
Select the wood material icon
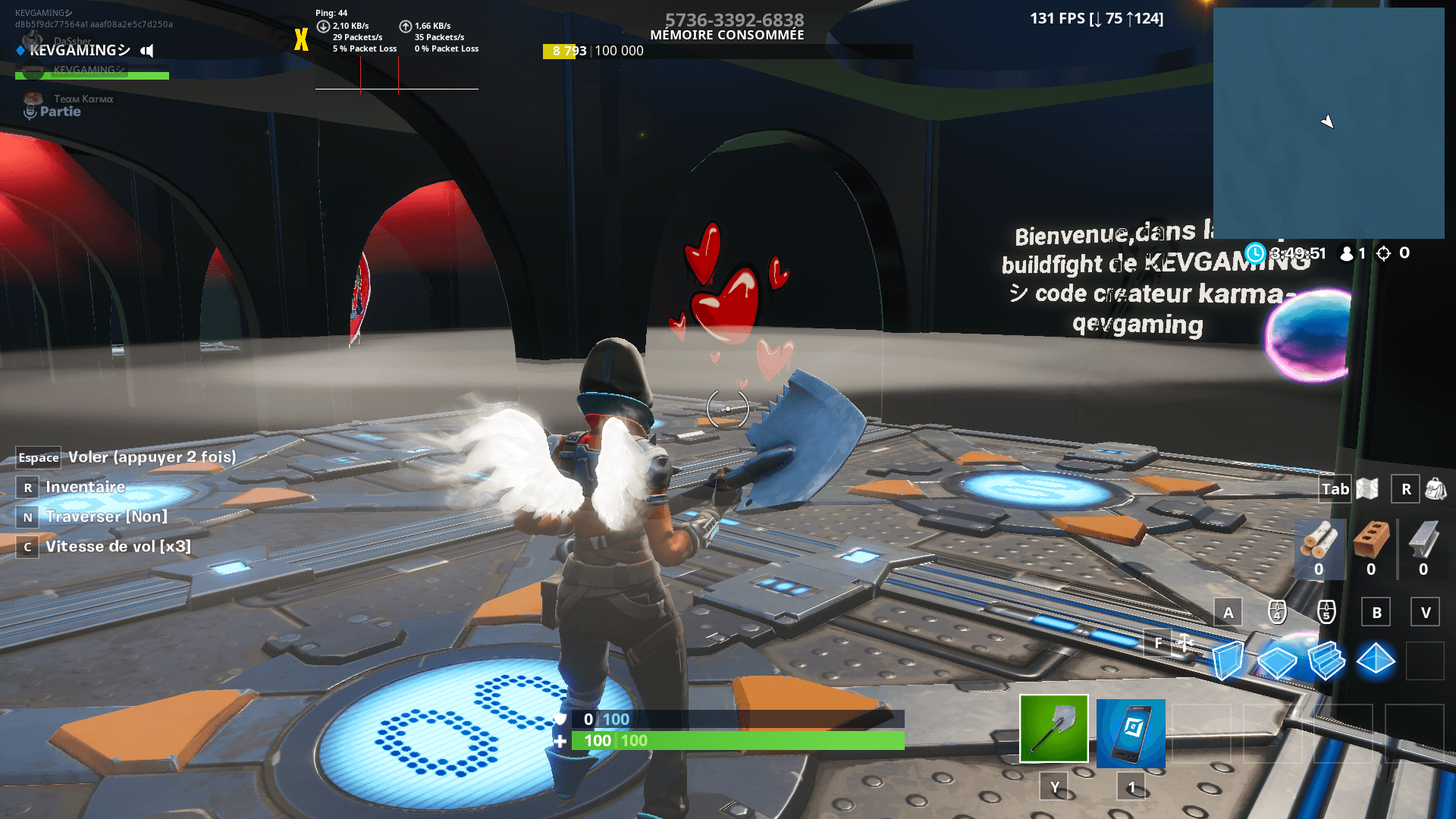1319,538
